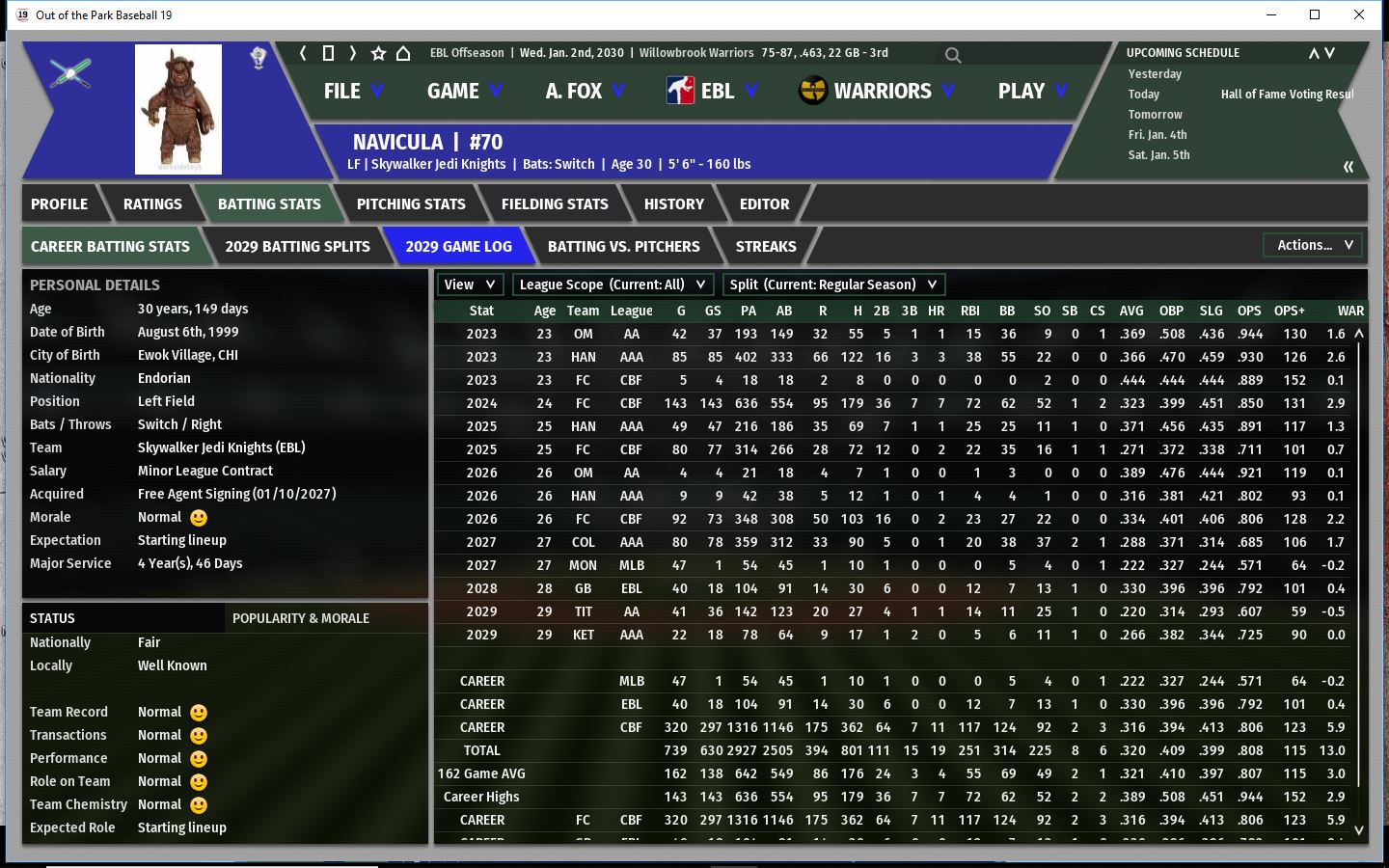This screenshot has width=1389, height=868.
Task: Open the PITCHING STATS tab
Action: [x=411, y=204]
